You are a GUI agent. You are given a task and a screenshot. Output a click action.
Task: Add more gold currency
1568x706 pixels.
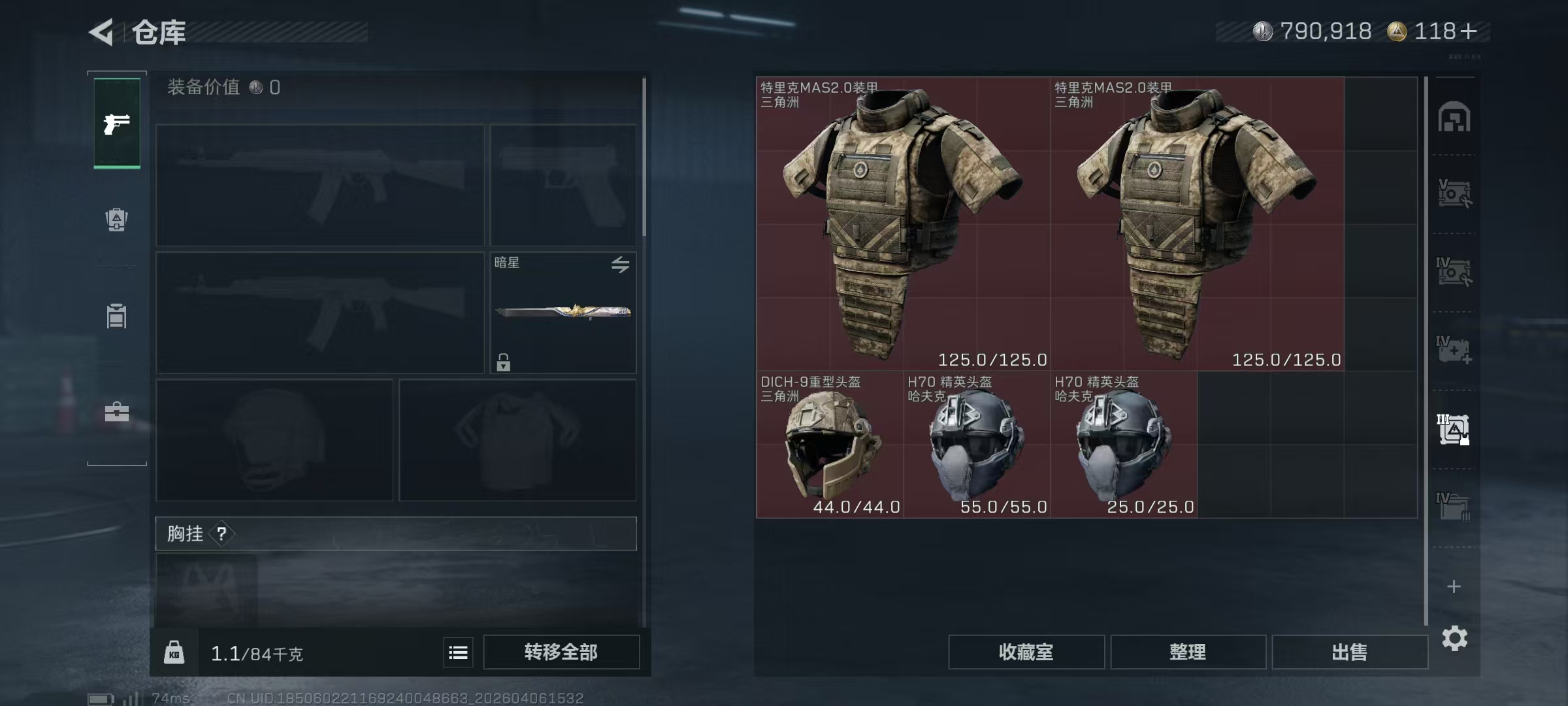coord(1468,31)
